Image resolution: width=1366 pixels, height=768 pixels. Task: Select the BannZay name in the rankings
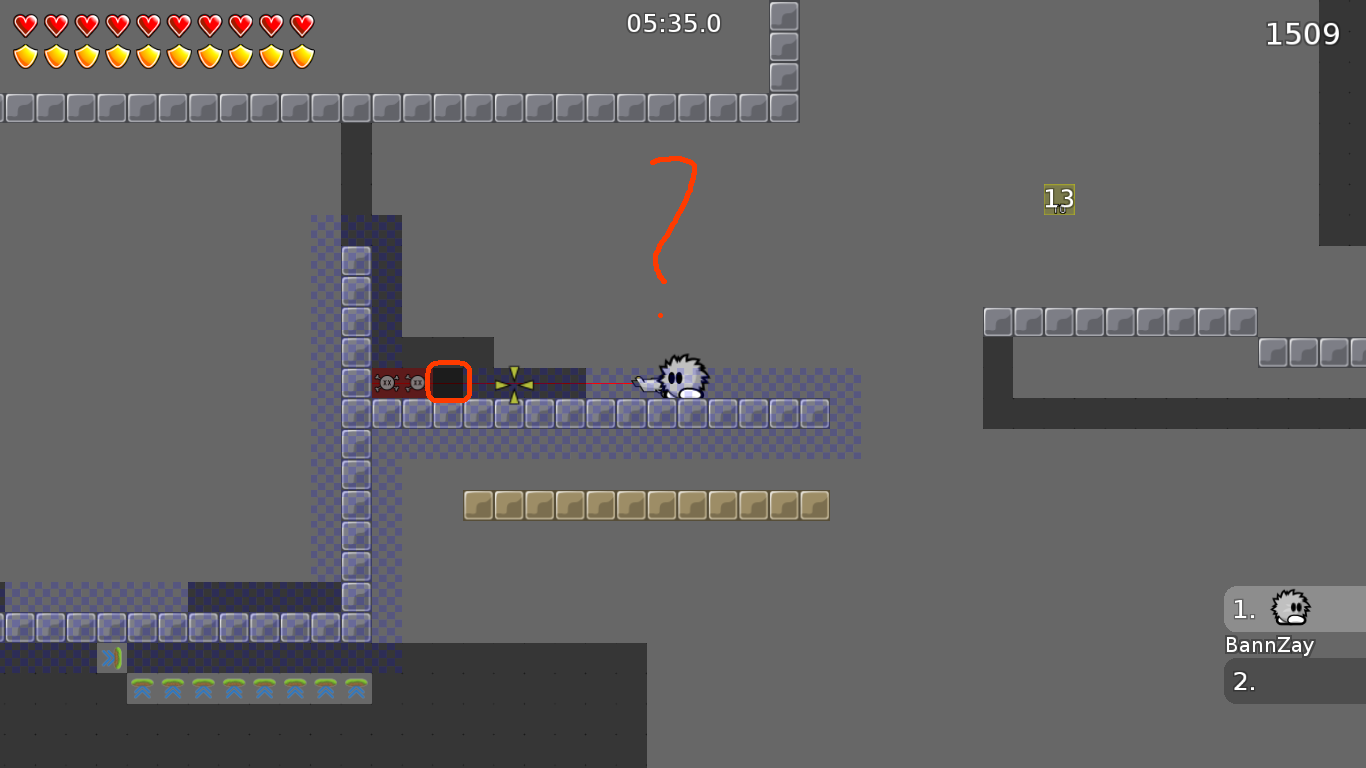[1269, 645]
